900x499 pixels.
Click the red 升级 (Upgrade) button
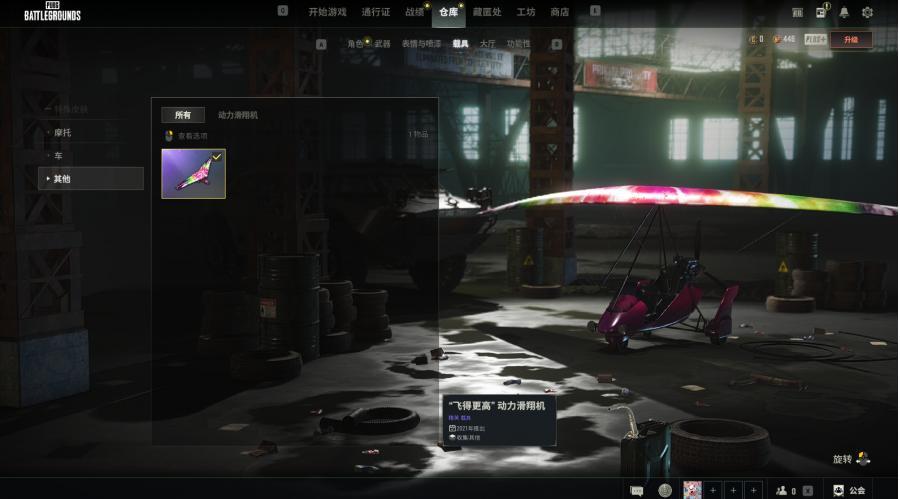850,39
